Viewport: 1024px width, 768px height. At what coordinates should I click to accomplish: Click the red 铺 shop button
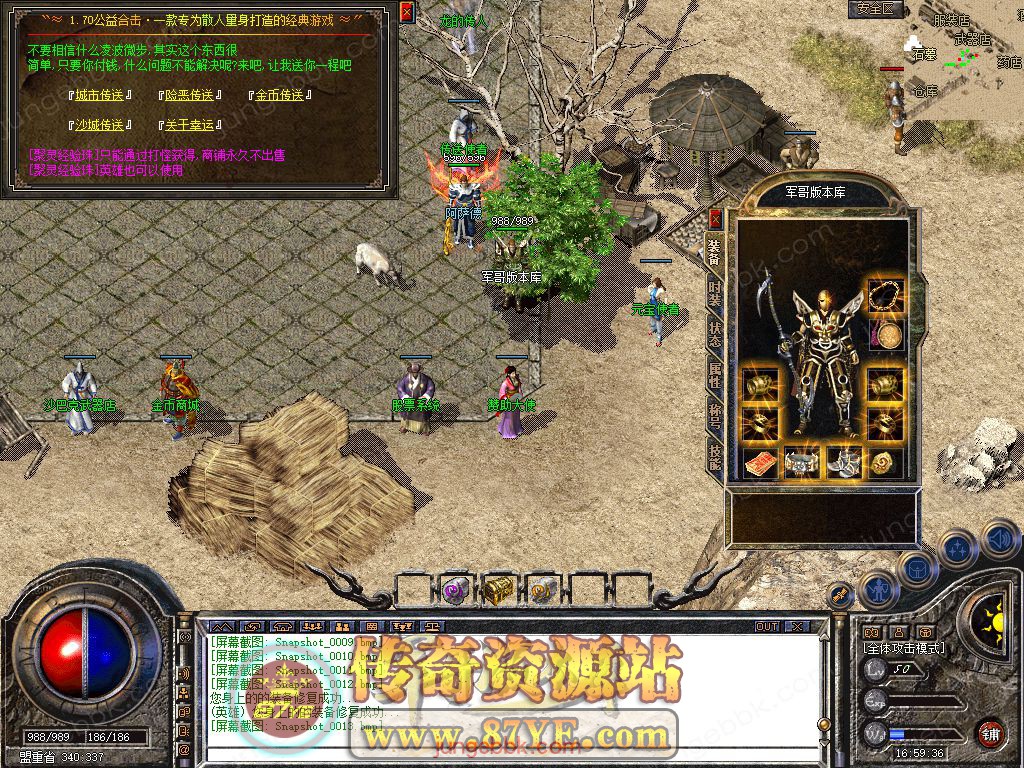990,733
